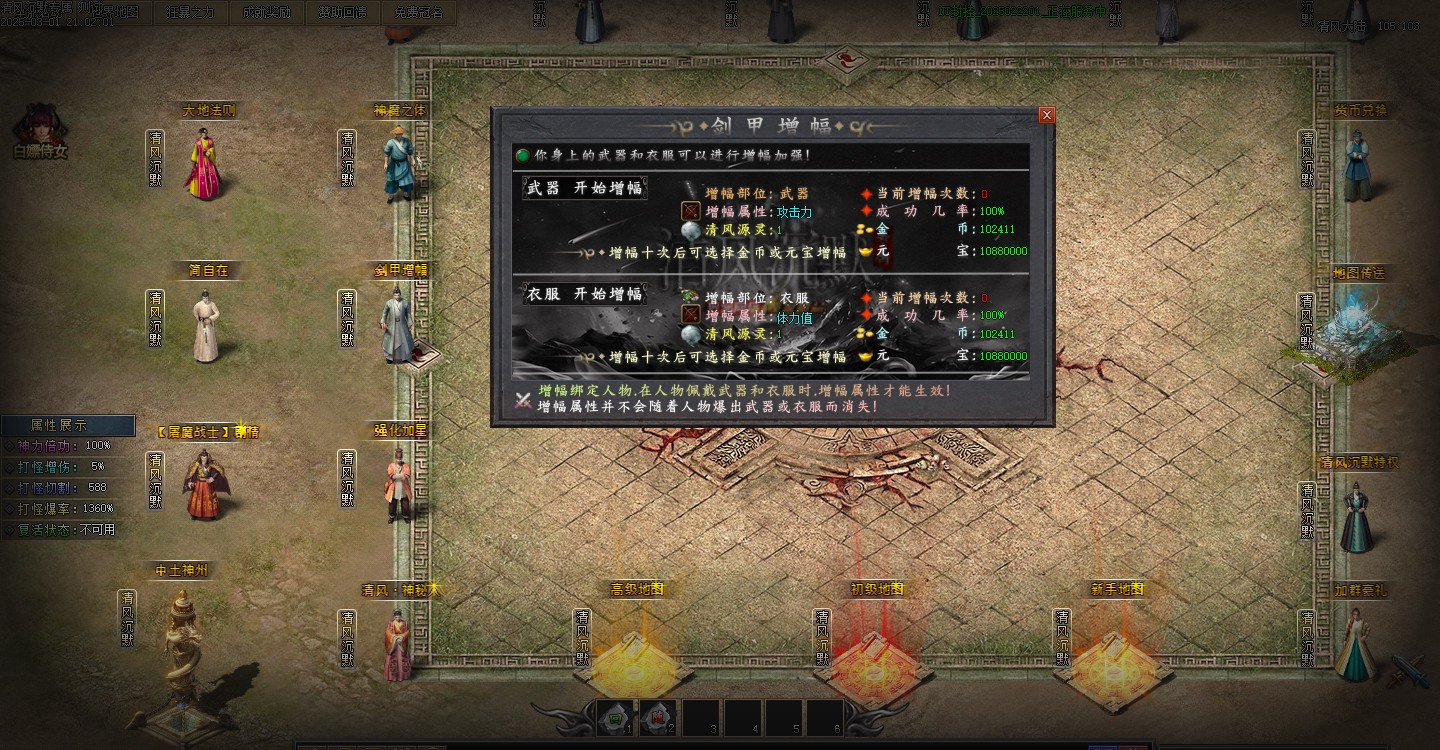Open the 免费冠名 top menu
This screenshot has width=1440, height=750.
coord(418,13)
